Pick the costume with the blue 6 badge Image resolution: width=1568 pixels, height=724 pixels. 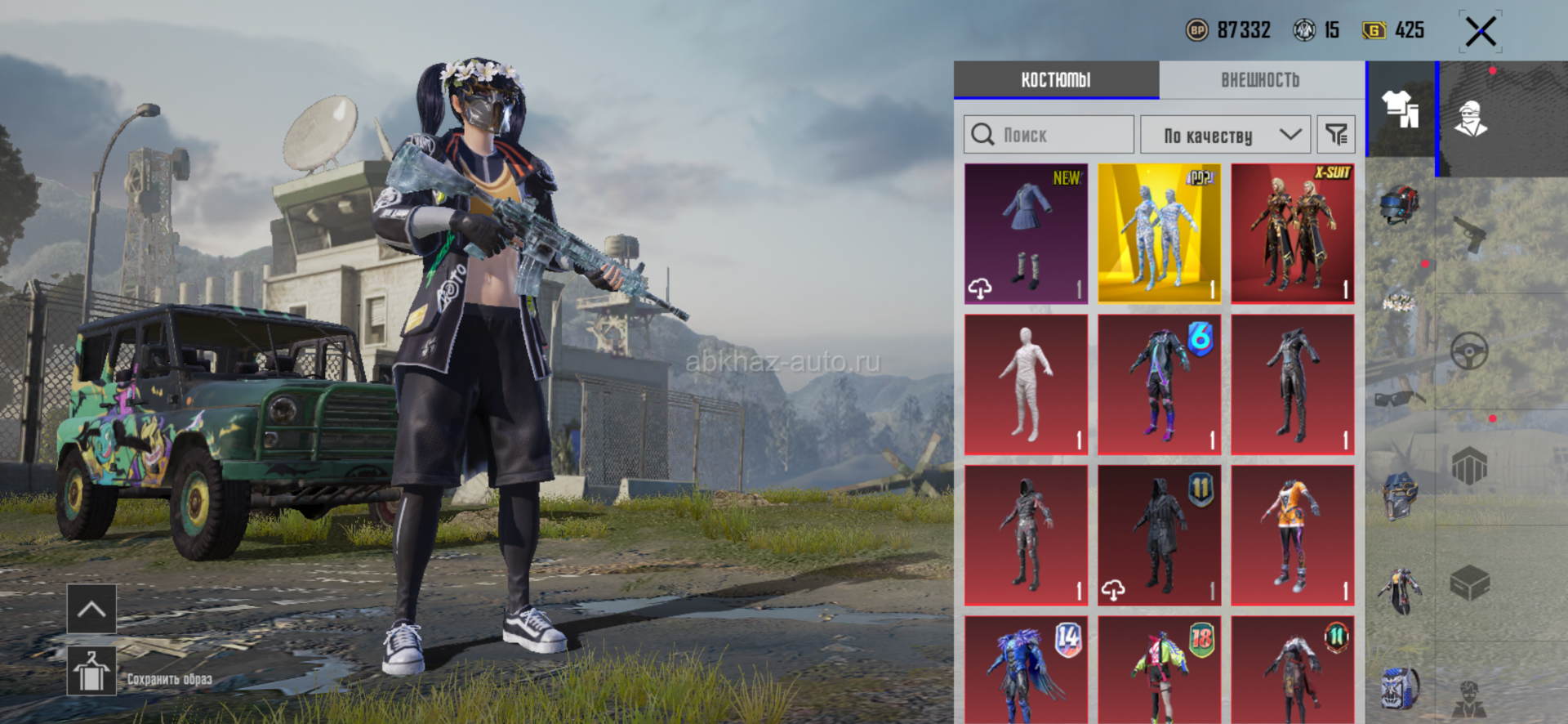tap(1159, 384)
